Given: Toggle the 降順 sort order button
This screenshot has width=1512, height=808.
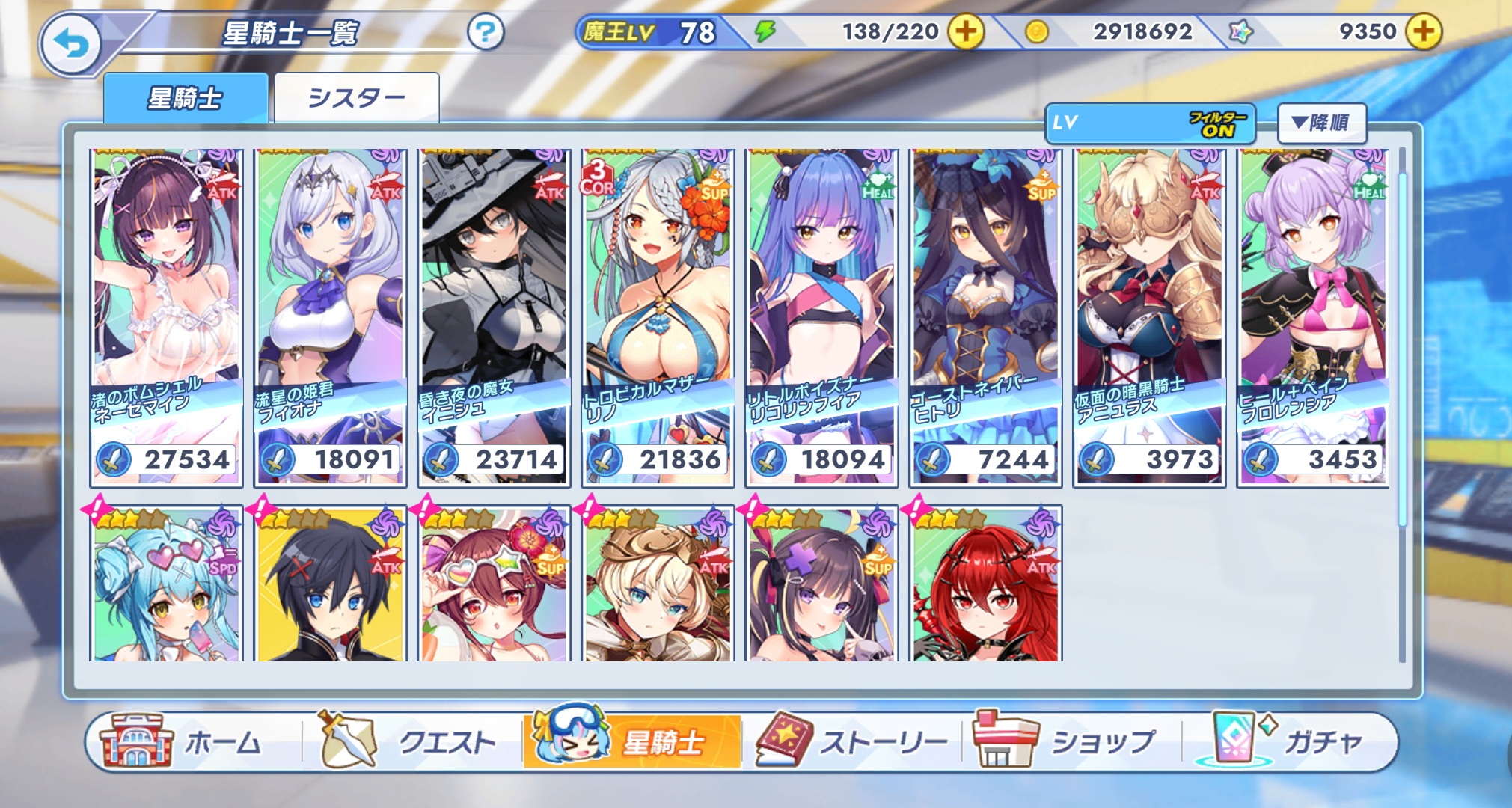Looking at the screenshot, I should [x=1321, y=123].
